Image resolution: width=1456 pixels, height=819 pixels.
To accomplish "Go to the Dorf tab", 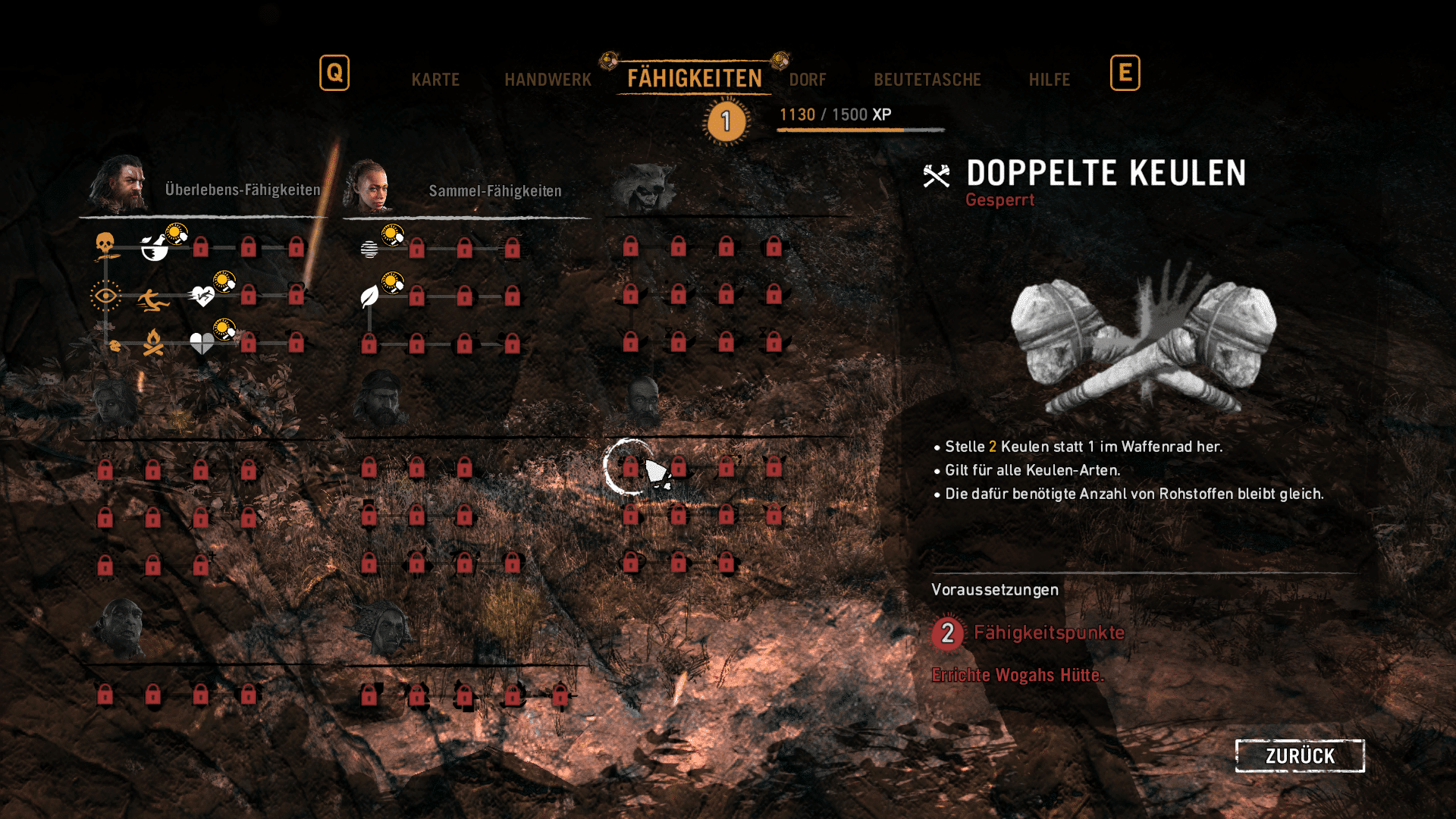I will pos(808,80).
